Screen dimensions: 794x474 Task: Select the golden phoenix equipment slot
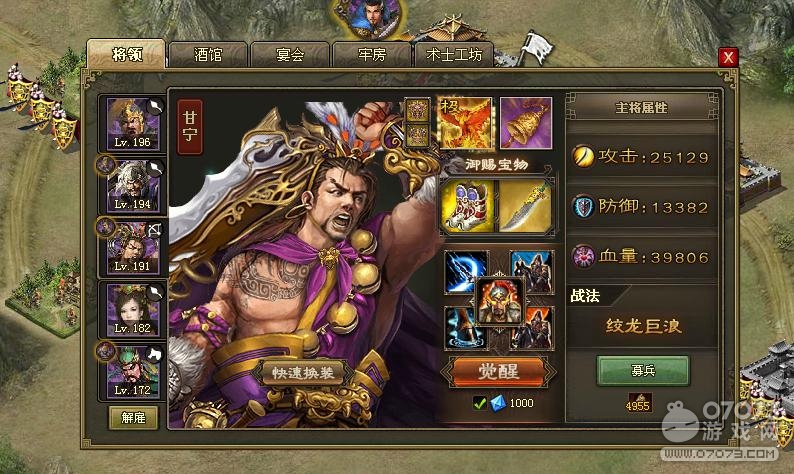(x=466, y=122)
